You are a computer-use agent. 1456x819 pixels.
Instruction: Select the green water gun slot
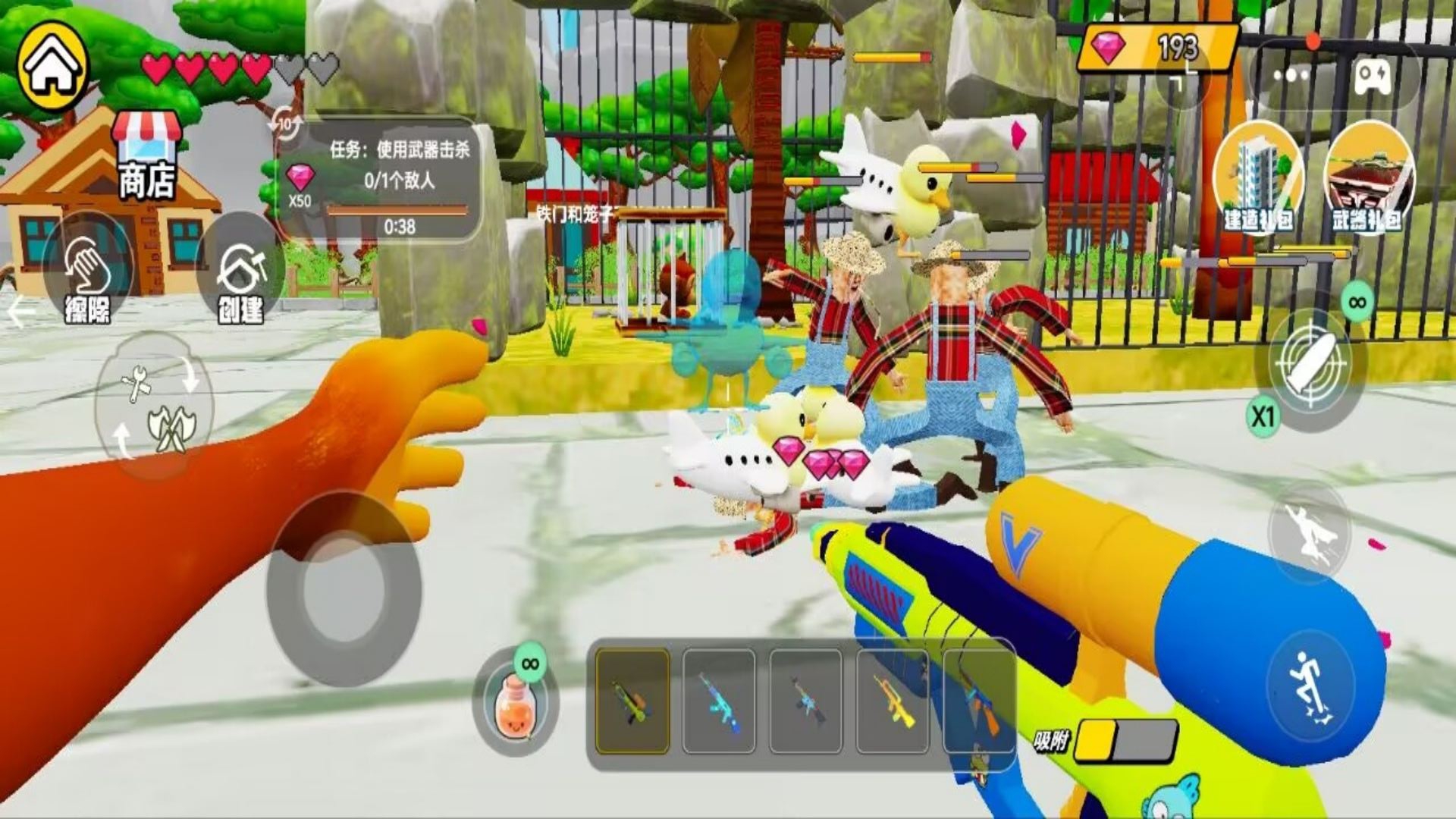point(632,701)
